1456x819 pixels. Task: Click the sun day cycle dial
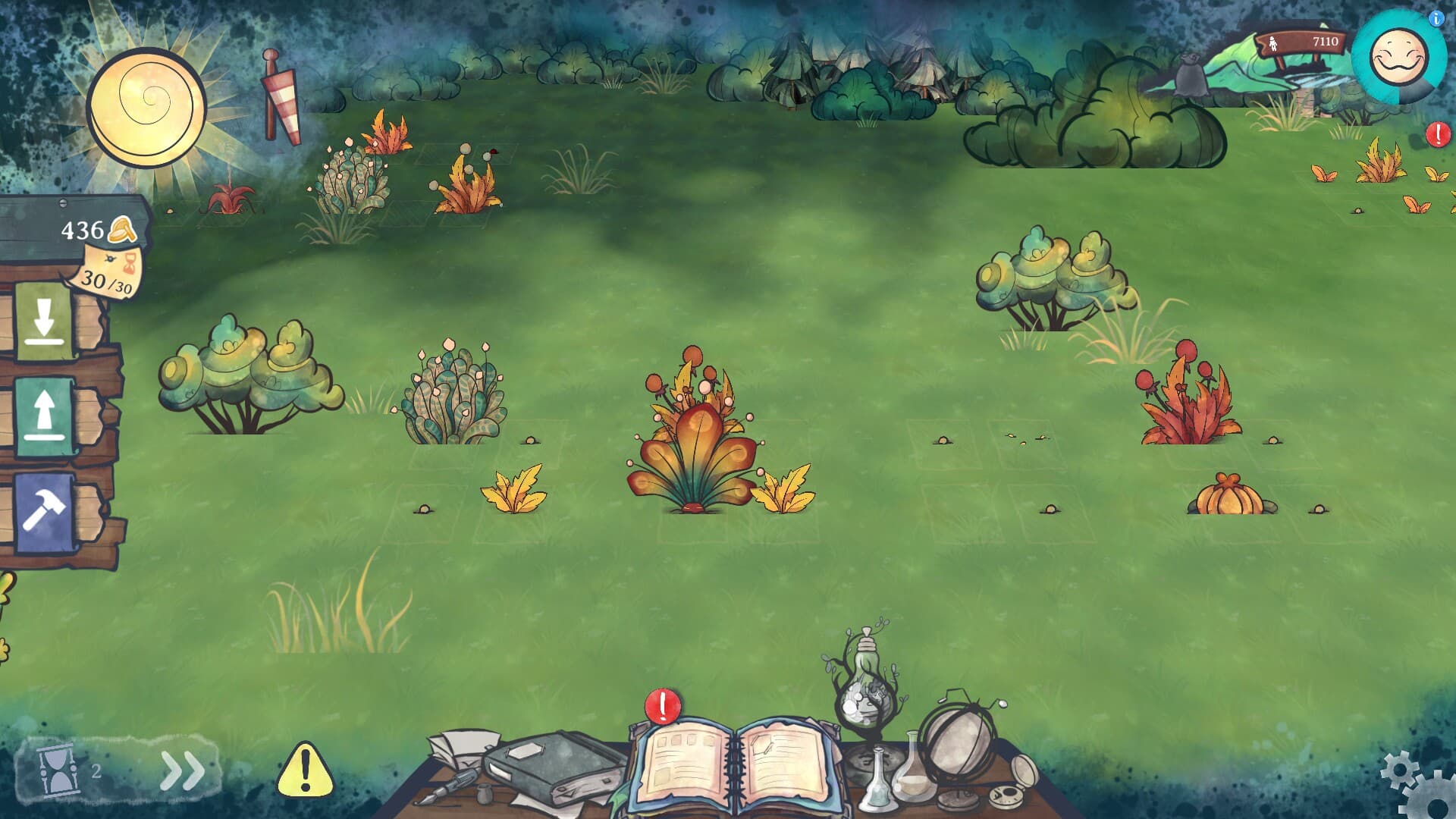pos(147,107)
